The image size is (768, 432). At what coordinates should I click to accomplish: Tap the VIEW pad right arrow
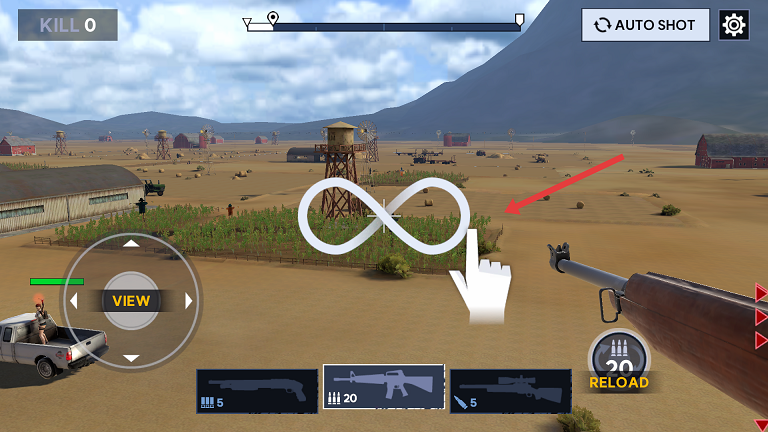click(x=189, y=301)
